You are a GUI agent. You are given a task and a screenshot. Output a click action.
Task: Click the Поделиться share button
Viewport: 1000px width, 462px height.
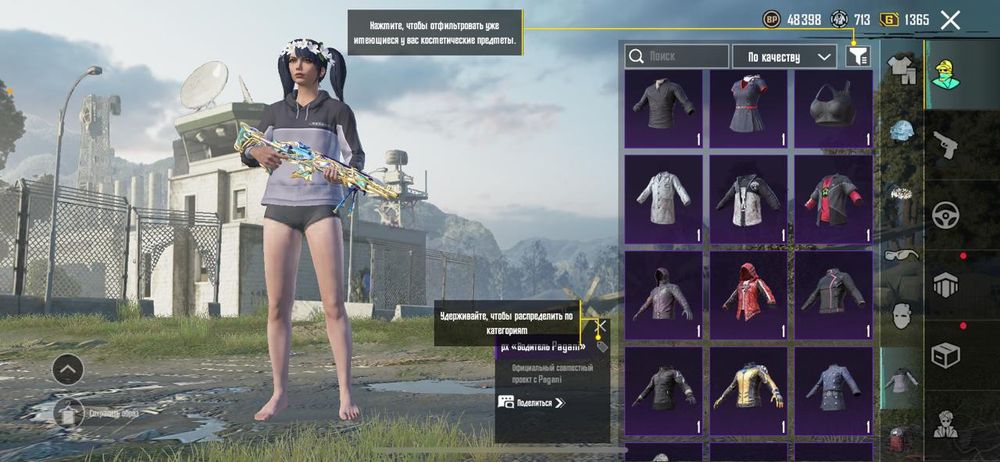point(532,402)
